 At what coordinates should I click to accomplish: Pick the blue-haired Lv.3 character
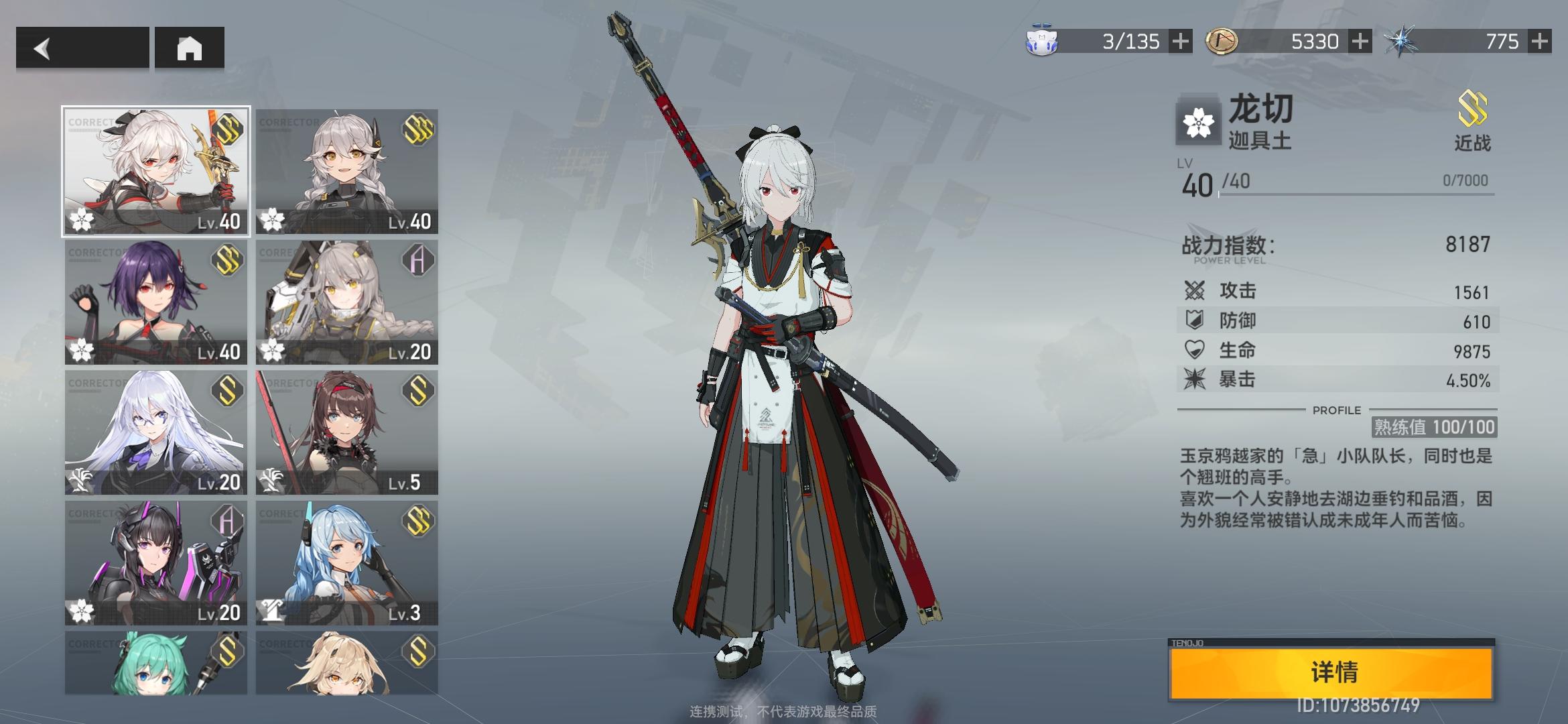[x=346, y=563]
